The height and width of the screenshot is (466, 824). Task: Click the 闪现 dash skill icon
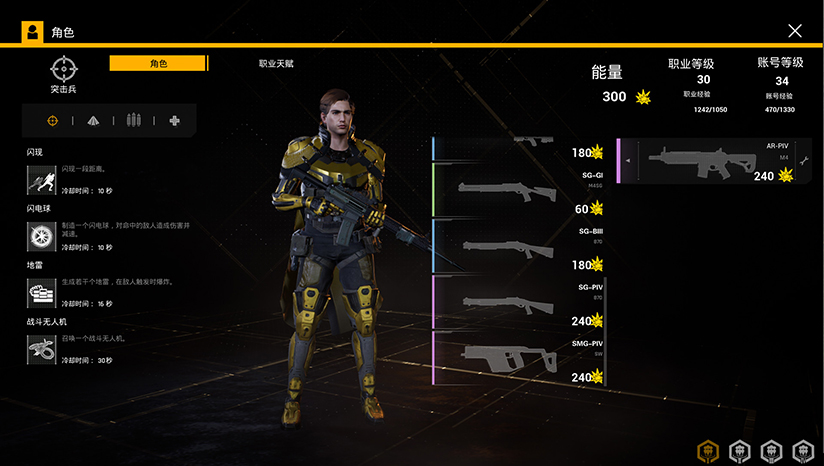41,179
